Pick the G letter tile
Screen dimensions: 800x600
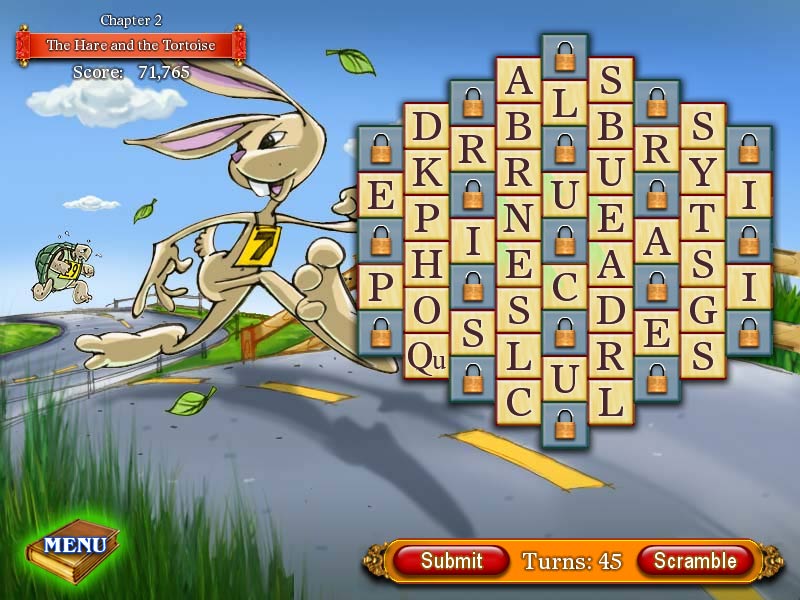[x=703, y=310]
